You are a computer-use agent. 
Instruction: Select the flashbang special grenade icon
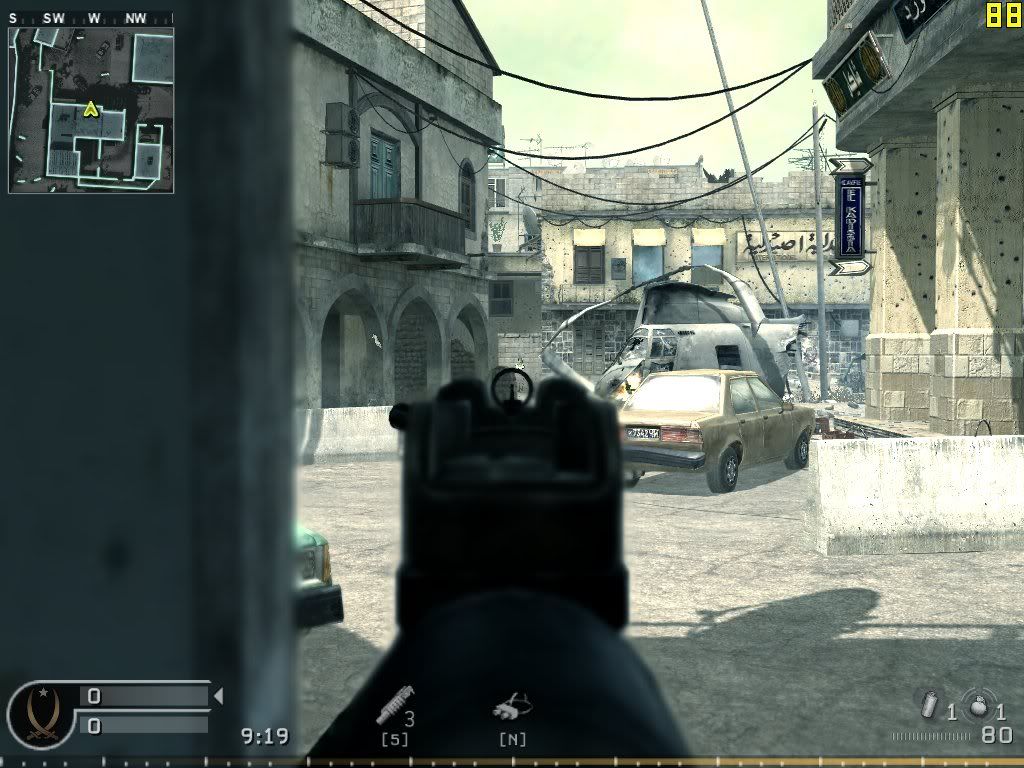pyautogui.click(x=931, y=706)
